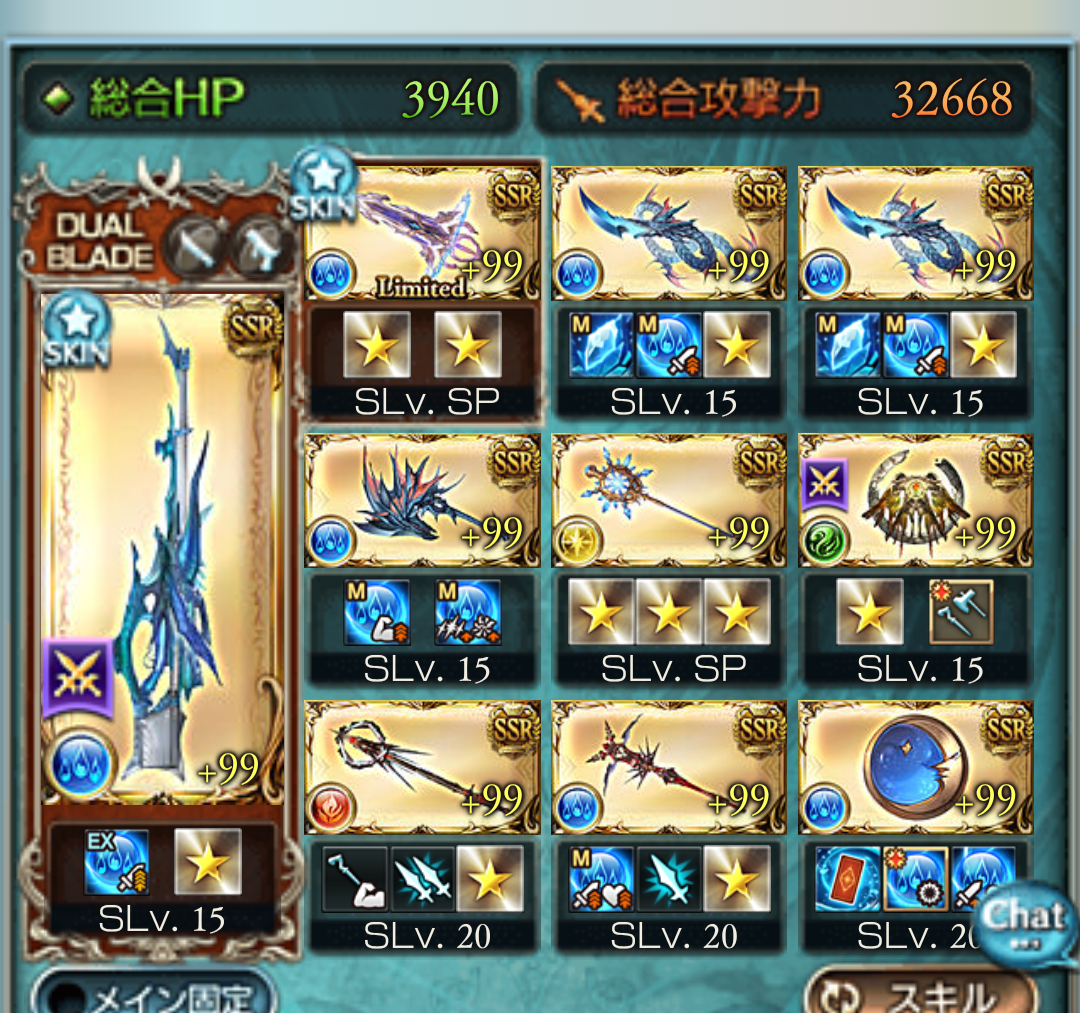Choose the spiky dark blue weapon
1080x1013 pixels.
pos(422,501)
